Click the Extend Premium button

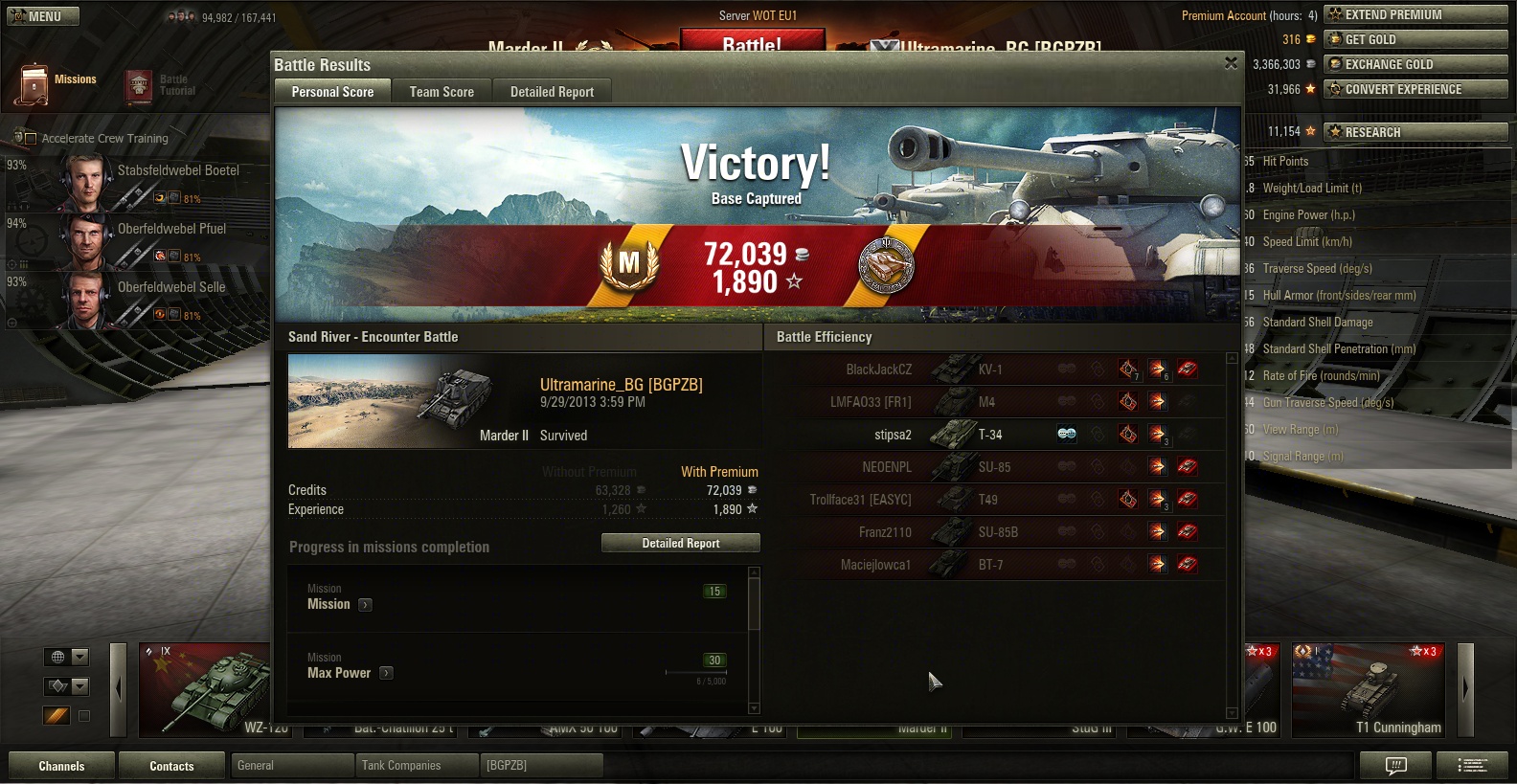click(x=1415, y=14)
